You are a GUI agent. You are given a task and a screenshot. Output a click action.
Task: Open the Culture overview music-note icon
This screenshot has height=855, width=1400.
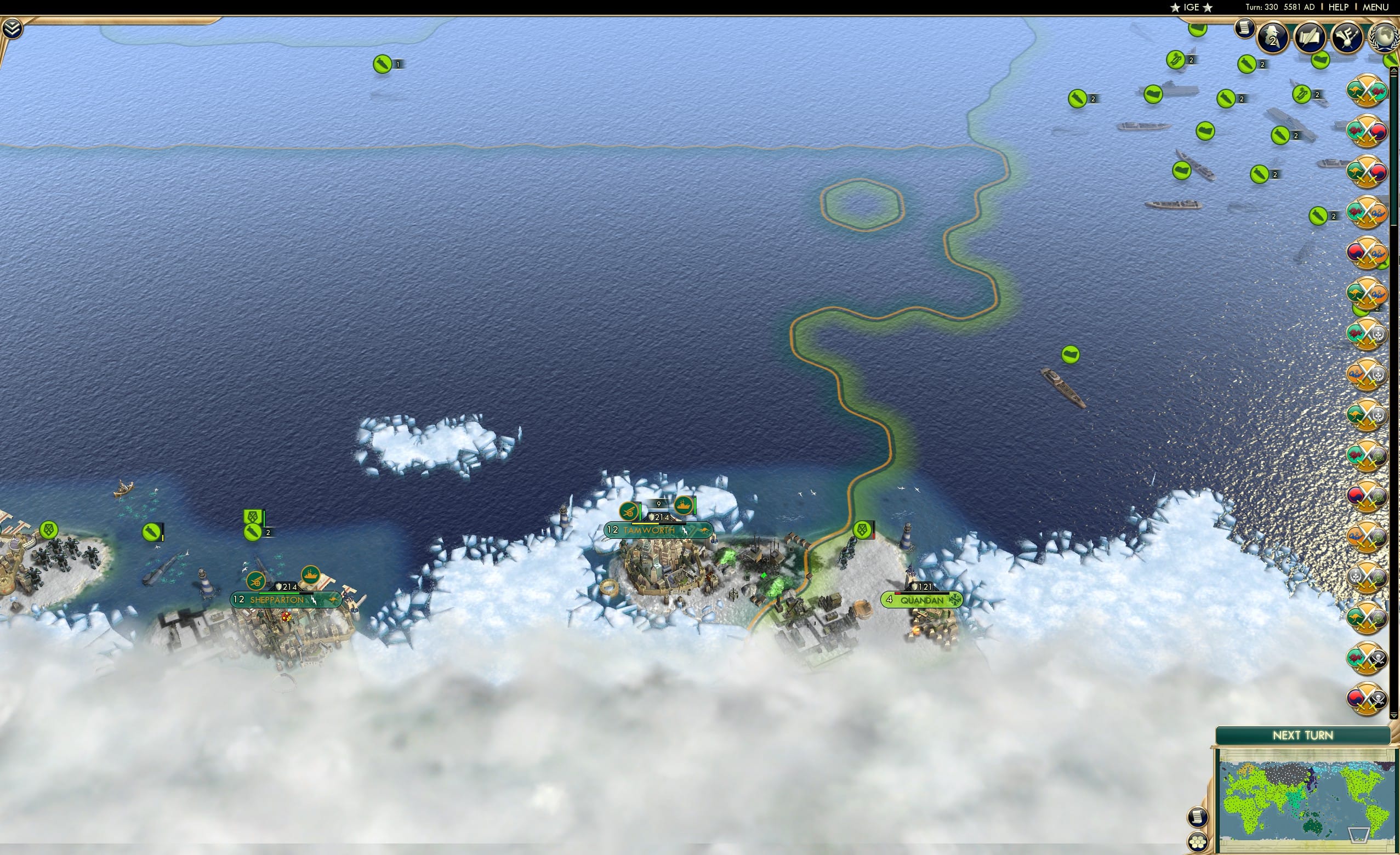point(1348,38)
